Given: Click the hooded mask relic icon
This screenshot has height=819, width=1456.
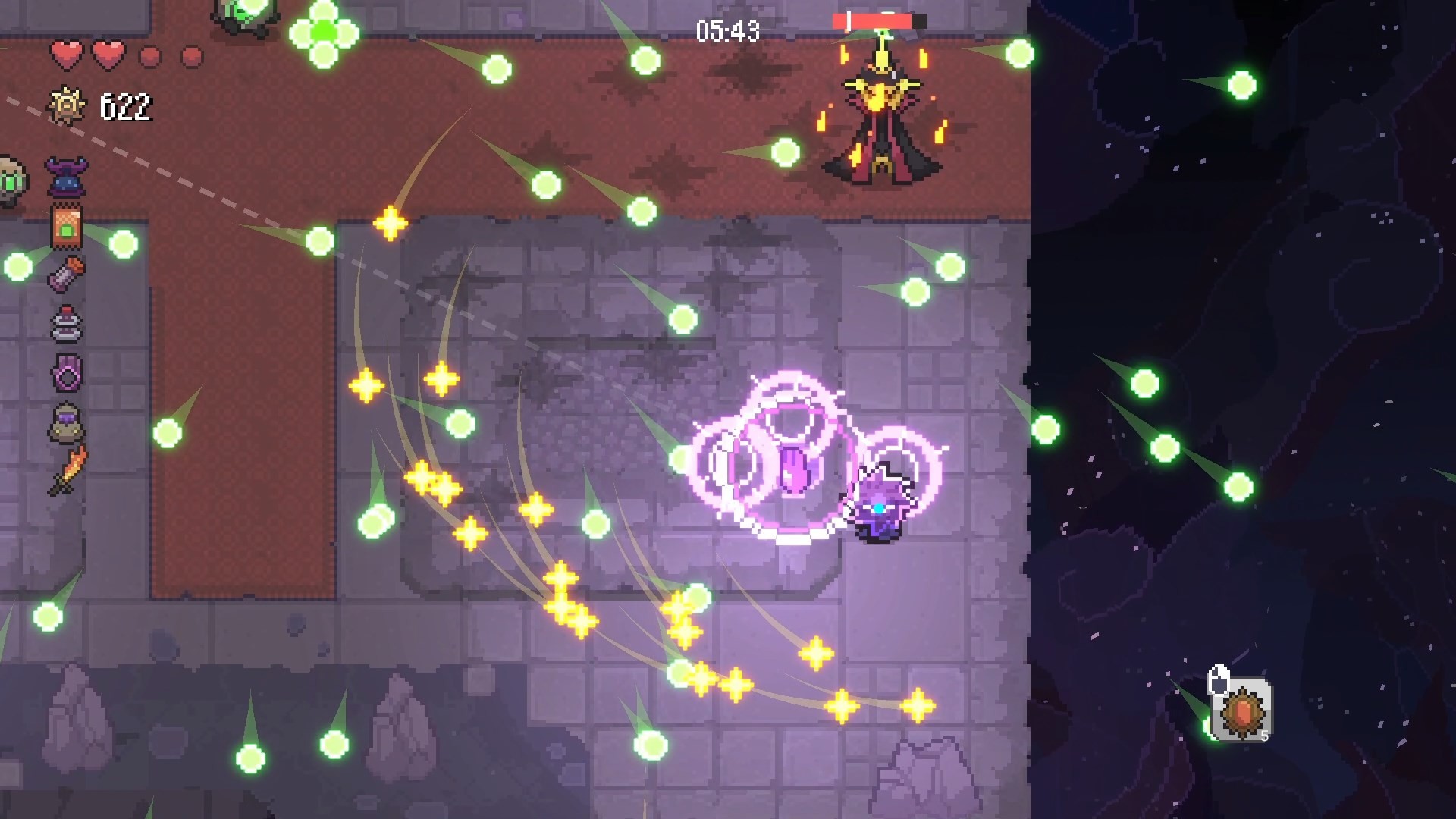Looking at the screenshot, I should coord(67,422).
